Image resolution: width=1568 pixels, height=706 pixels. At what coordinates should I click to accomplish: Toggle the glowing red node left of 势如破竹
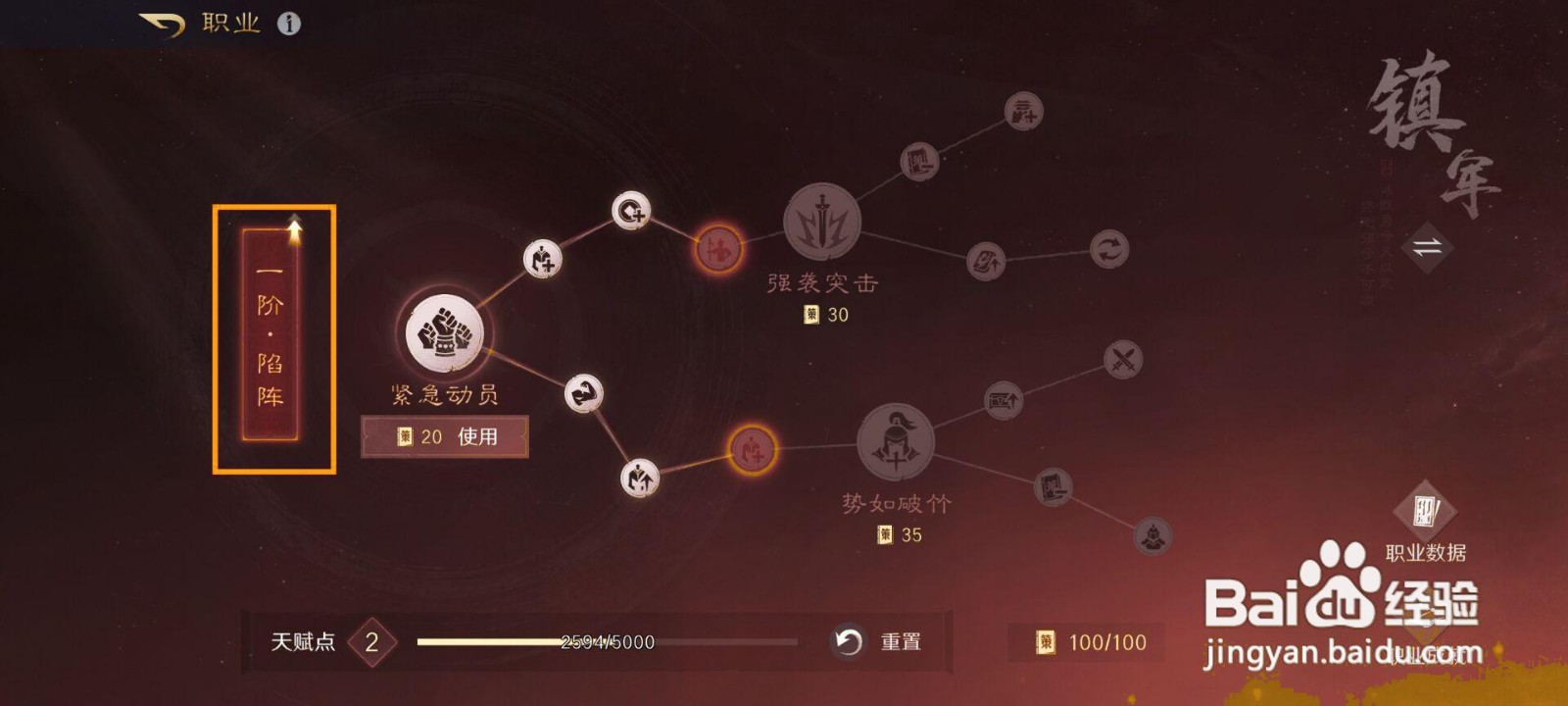(753, 452)
